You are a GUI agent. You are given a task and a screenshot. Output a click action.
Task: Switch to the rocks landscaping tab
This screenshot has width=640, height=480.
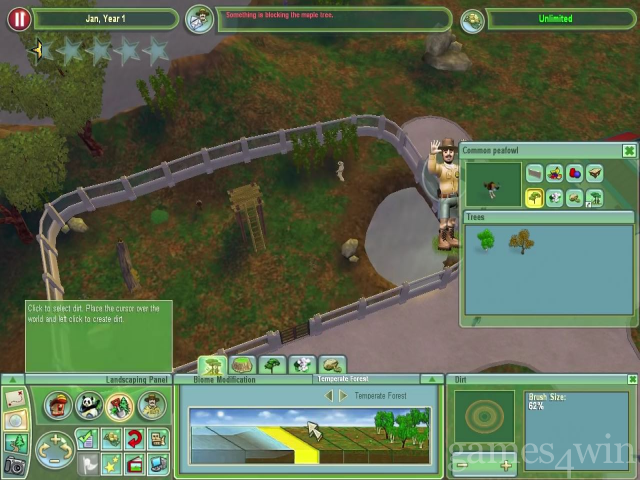331,365
